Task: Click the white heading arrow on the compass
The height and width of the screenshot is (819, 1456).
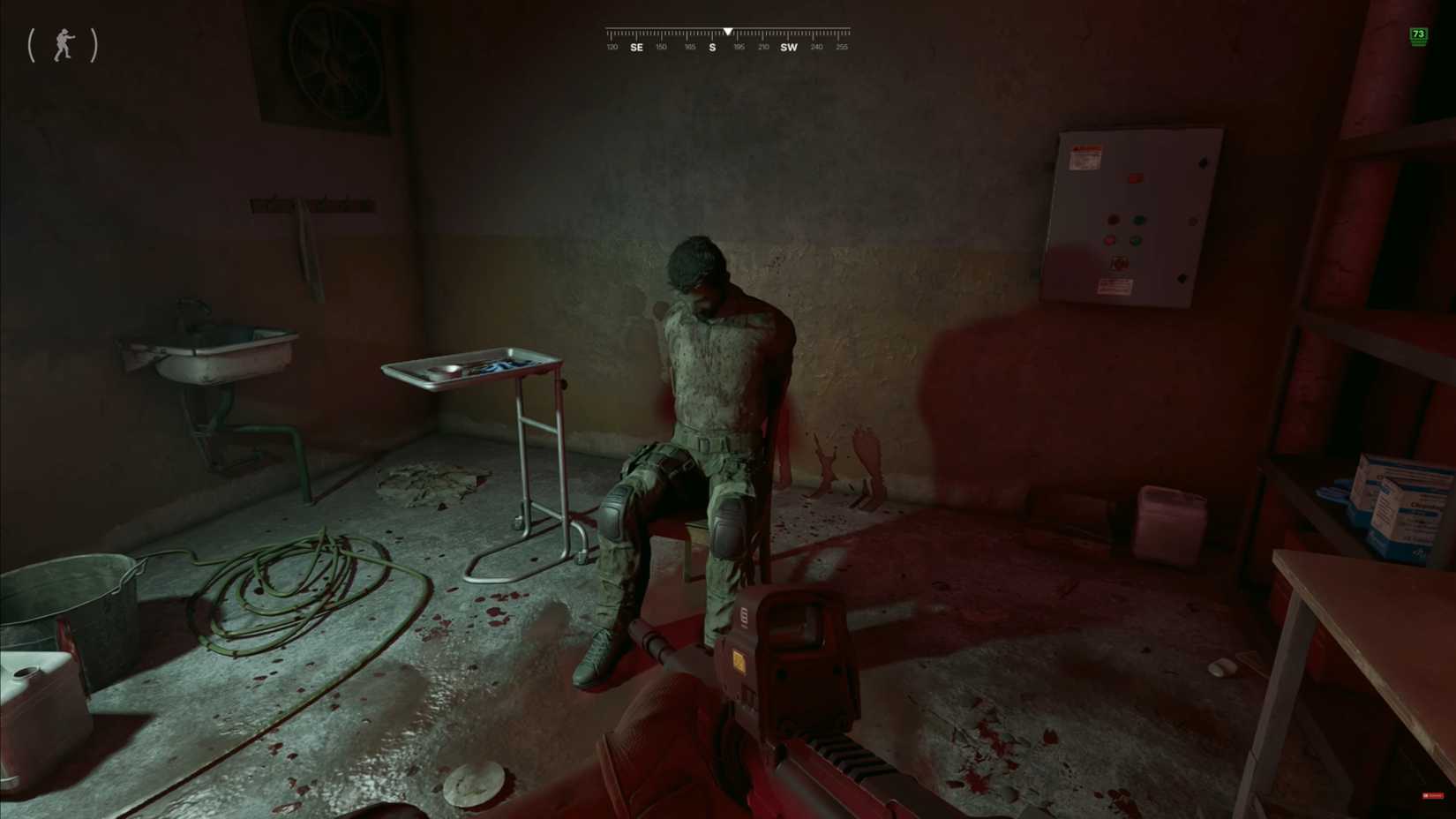Action: [728, 31]
